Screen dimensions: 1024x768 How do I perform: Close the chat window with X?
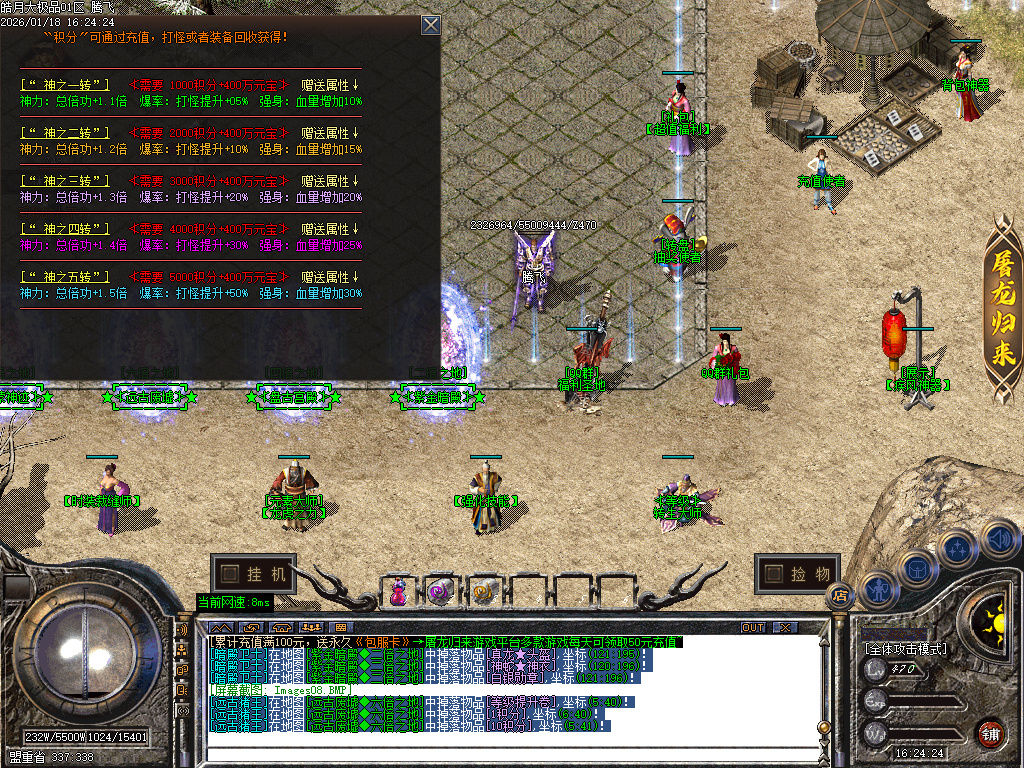point(785,627)
